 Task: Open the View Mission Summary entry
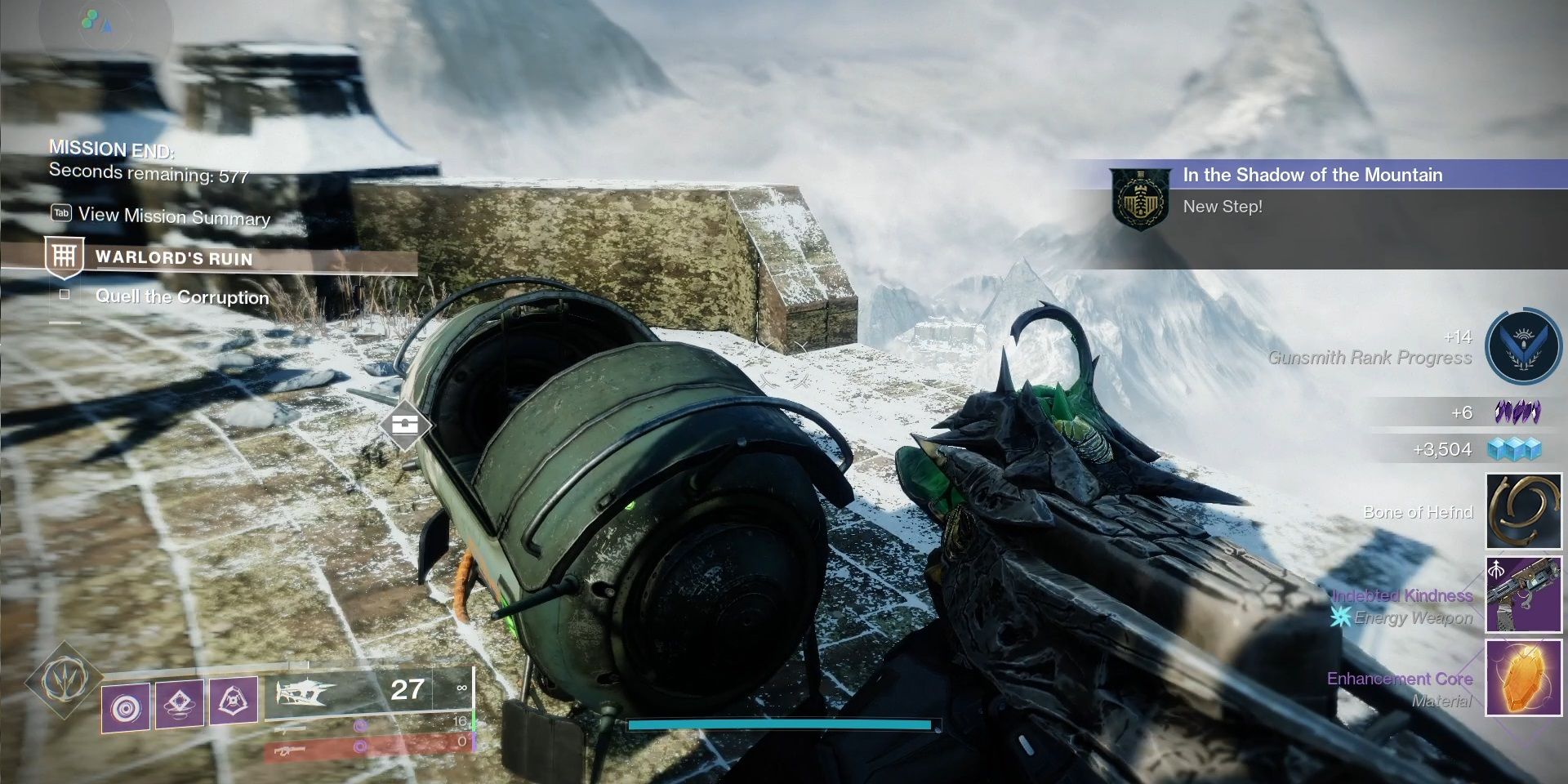[173, 216]
